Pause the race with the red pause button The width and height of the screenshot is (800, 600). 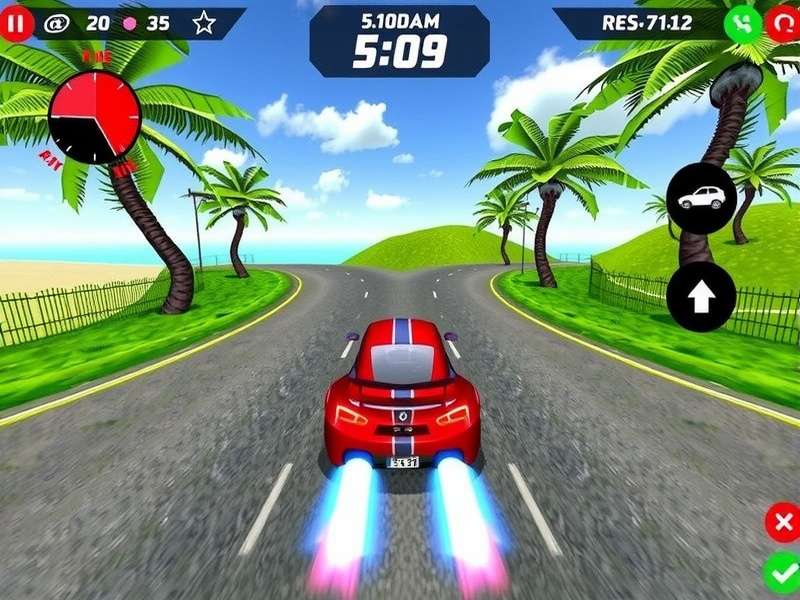pyautogui.click(x=17, y=22)
